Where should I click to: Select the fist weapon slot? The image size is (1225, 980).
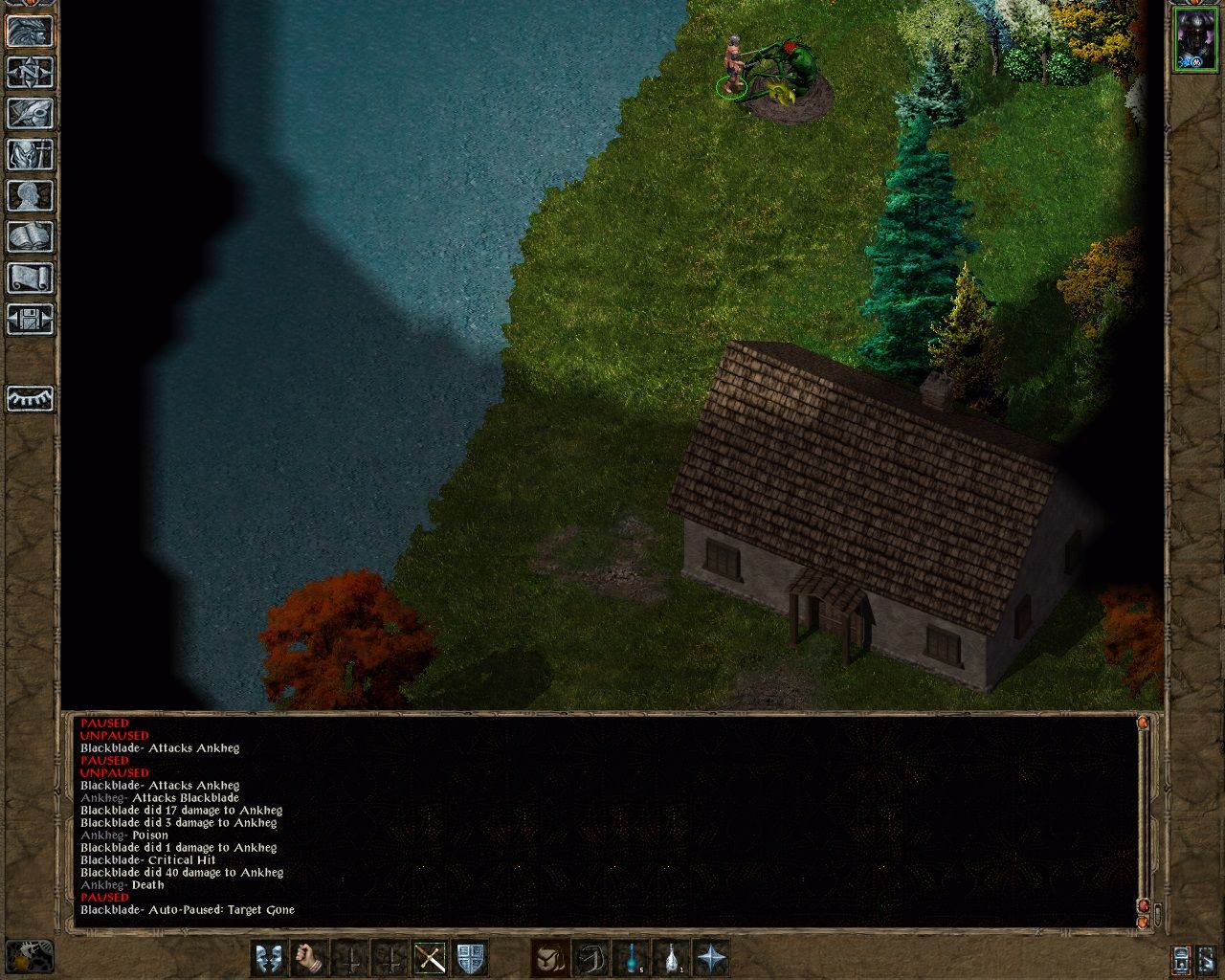tap(309, 958)
